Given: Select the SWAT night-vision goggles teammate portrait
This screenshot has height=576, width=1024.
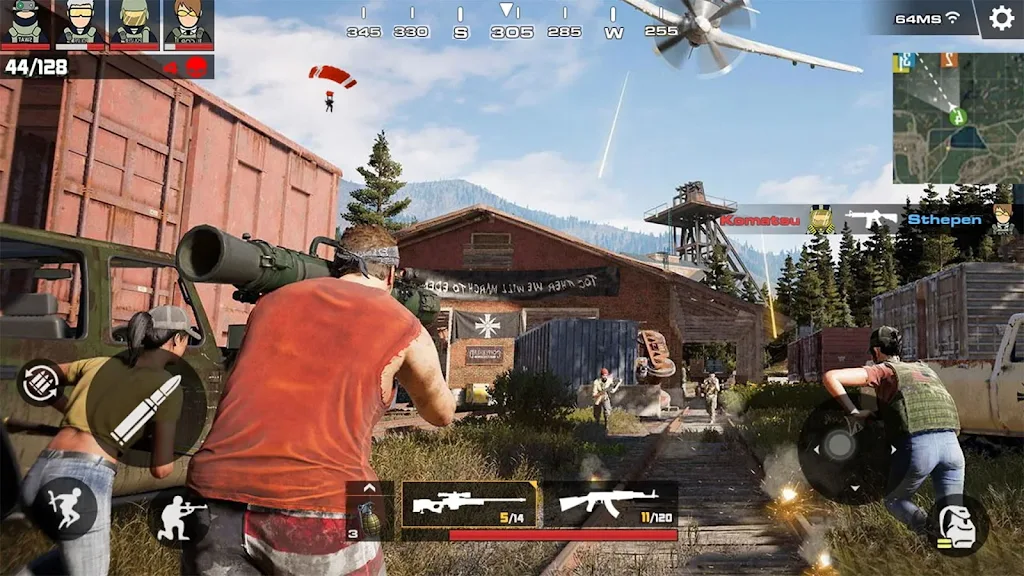Looking at the screenshot, I should (x=26, y=23).
